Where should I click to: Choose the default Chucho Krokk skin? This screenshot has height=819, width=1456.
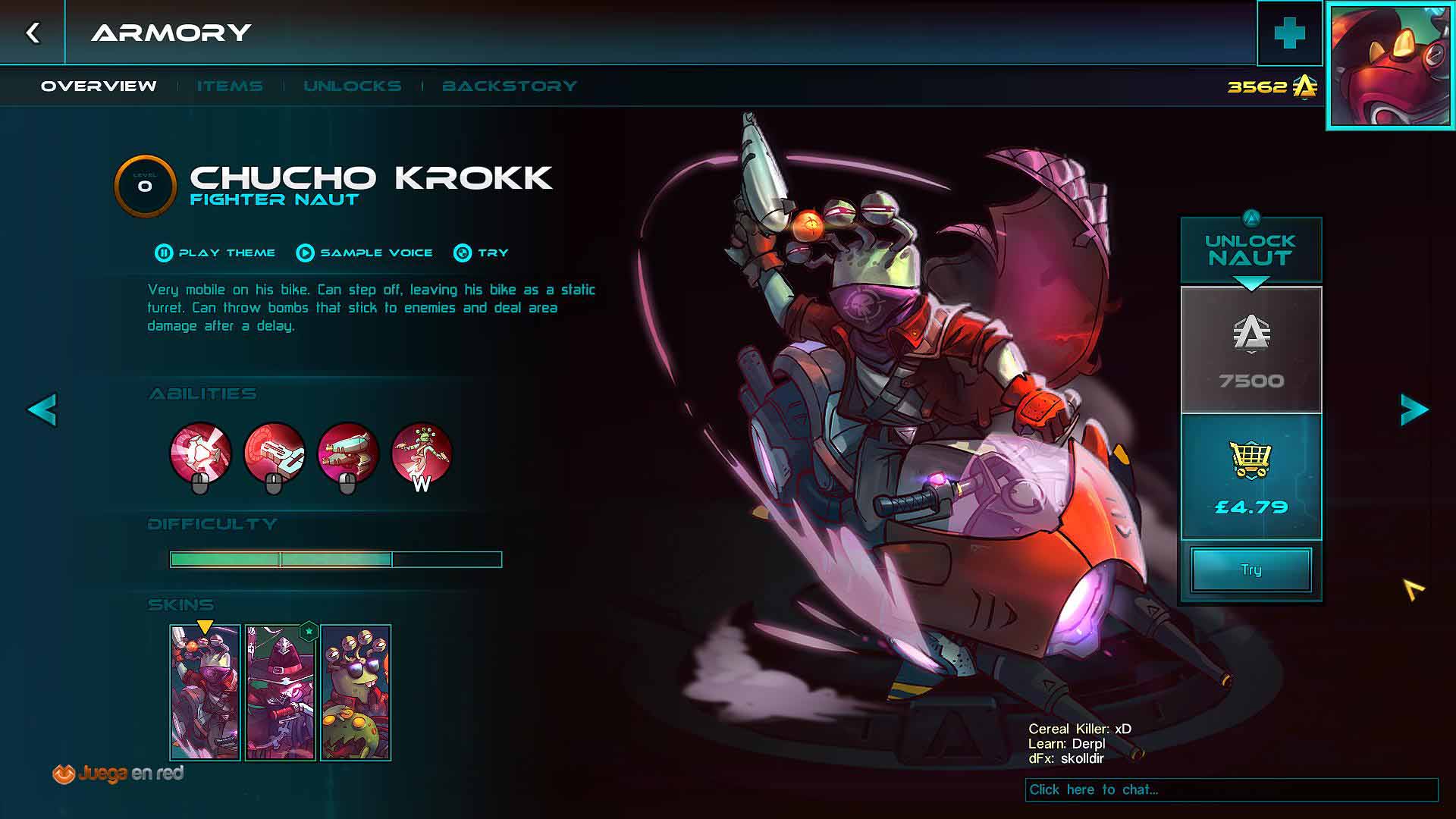pos(205,692)
